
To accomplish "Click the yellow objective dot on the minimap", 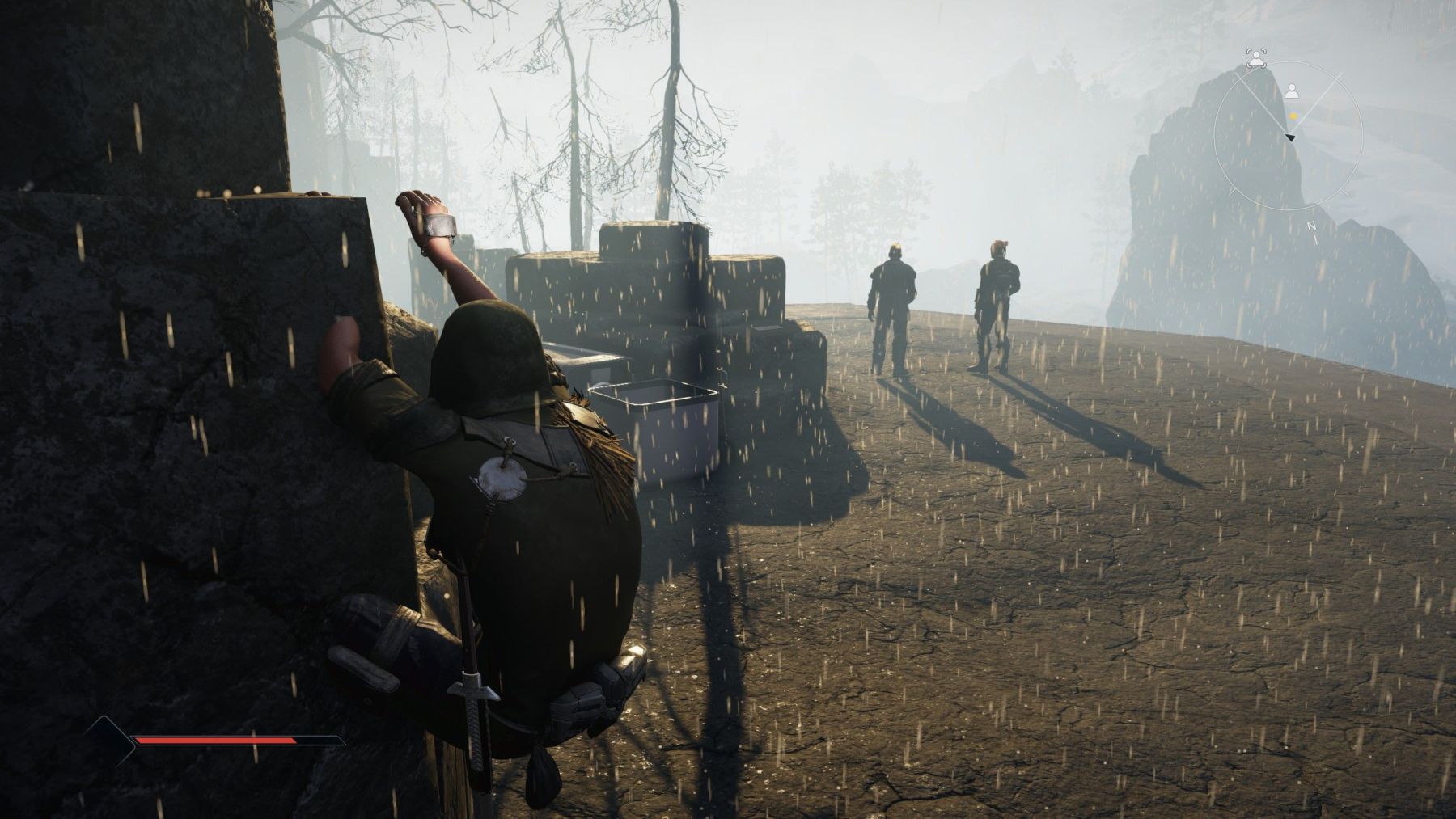I will [x=1293, y=115].
